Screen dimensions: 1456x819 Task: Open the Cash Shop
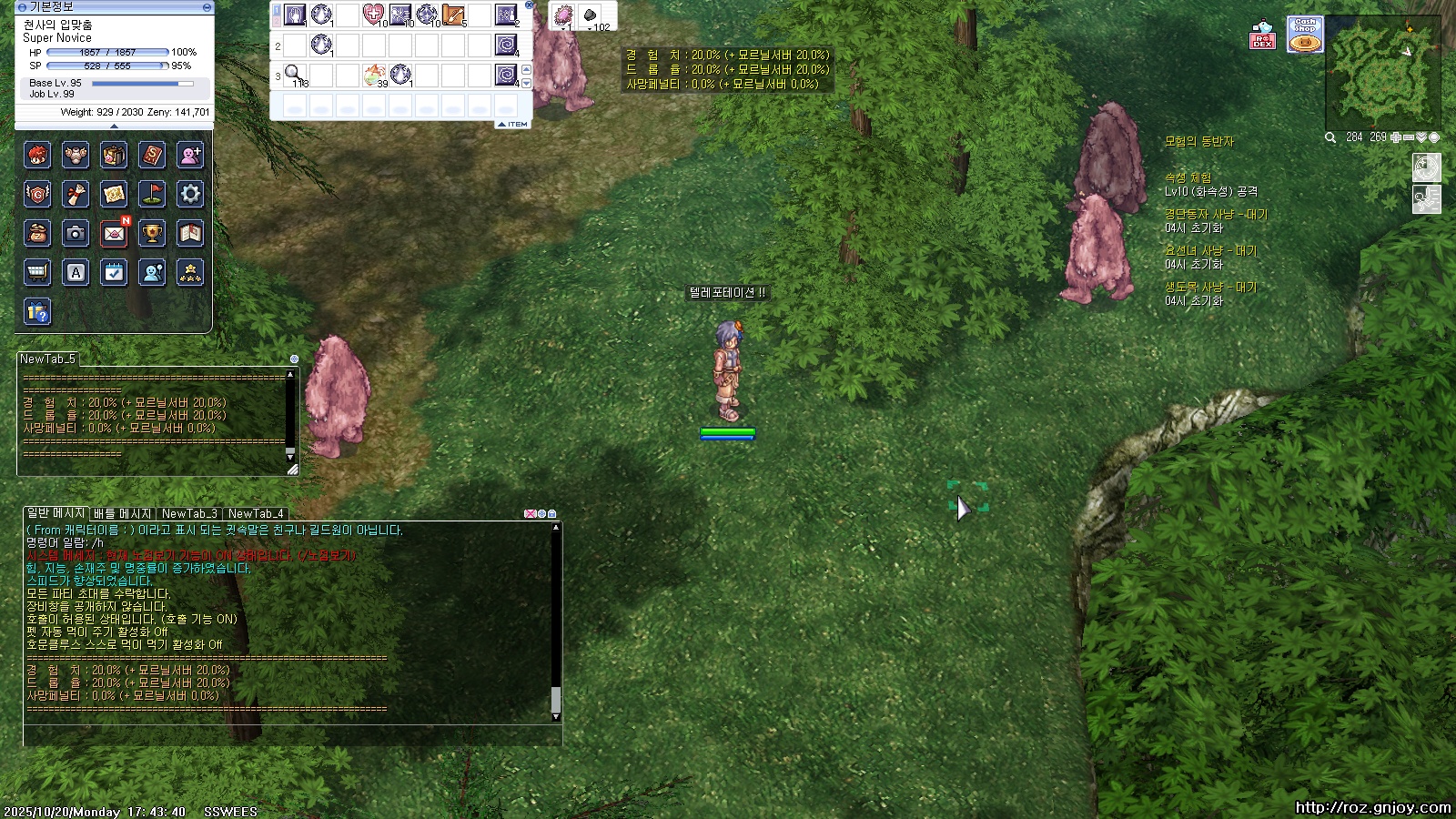tap(1305, 35)
